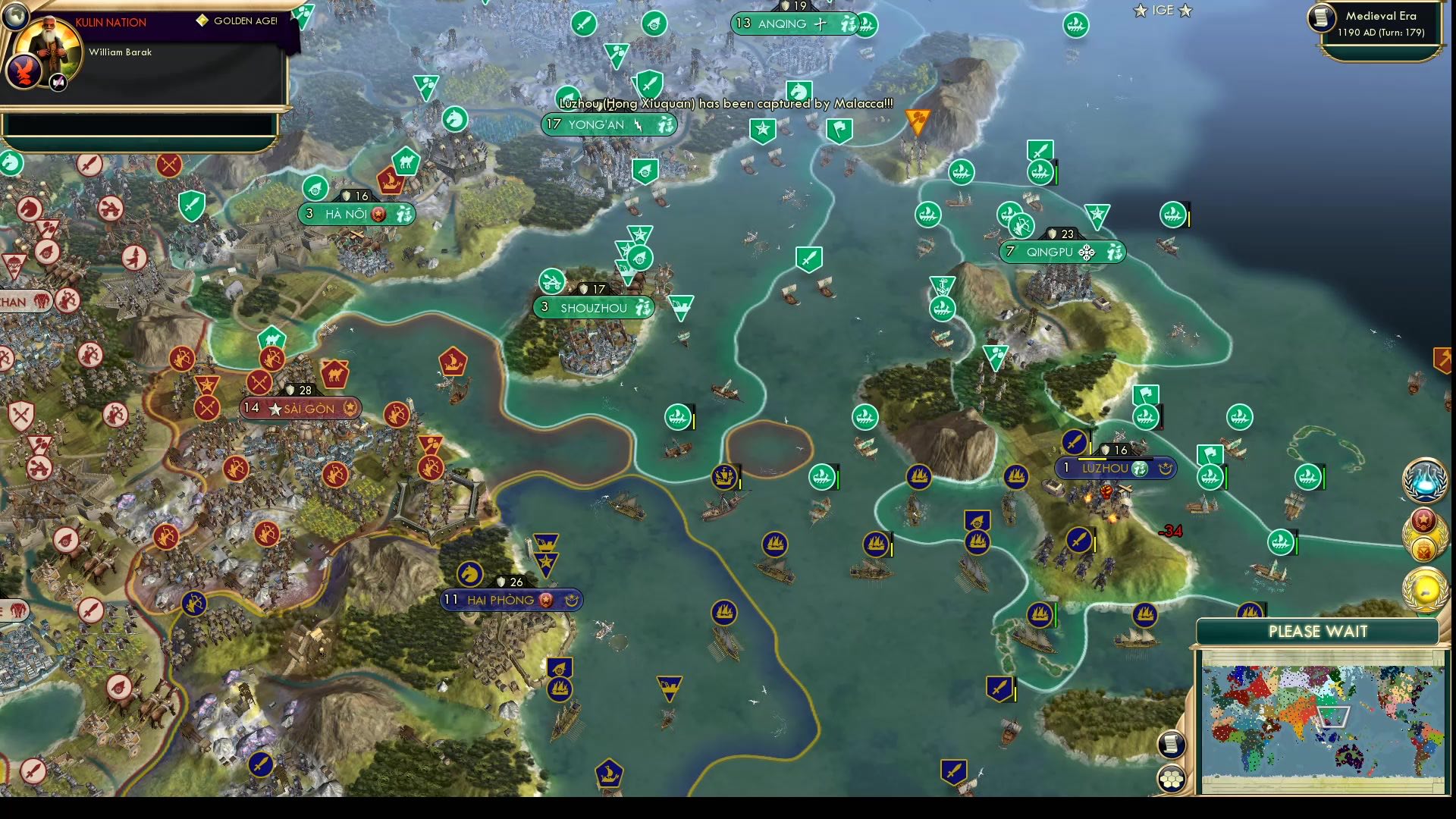Toggle the IGE editor star
Screen dimensions: 1456x819
(1160, 11)
